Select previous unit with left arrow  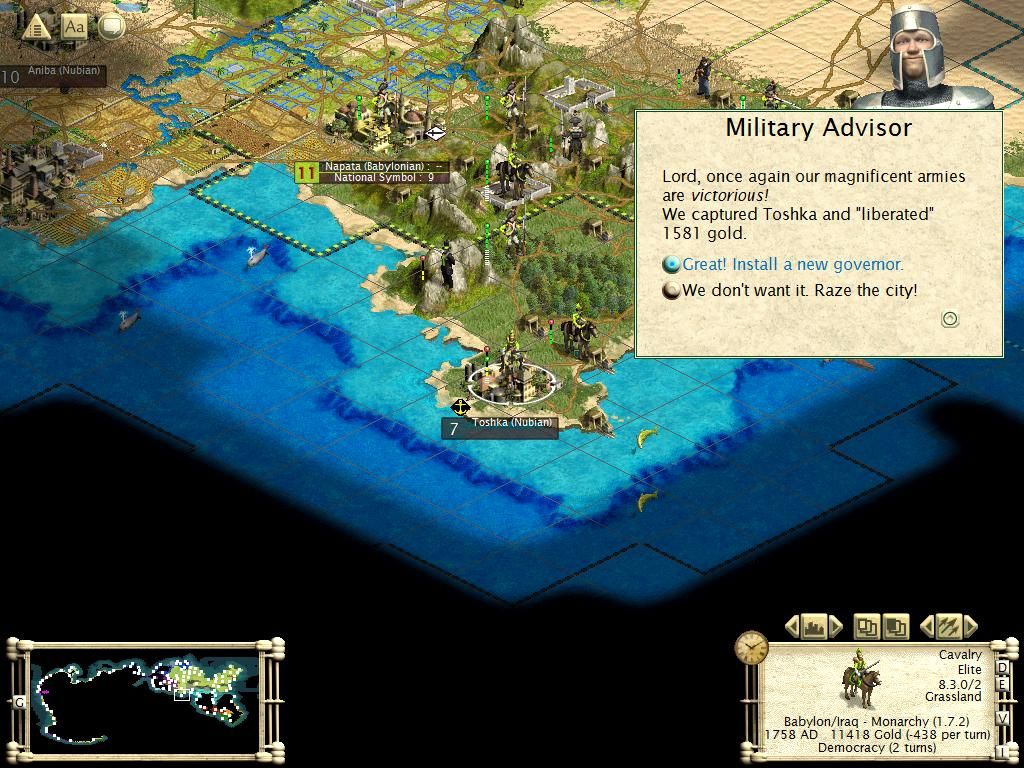pyautogui.click(x=926, y=627)
